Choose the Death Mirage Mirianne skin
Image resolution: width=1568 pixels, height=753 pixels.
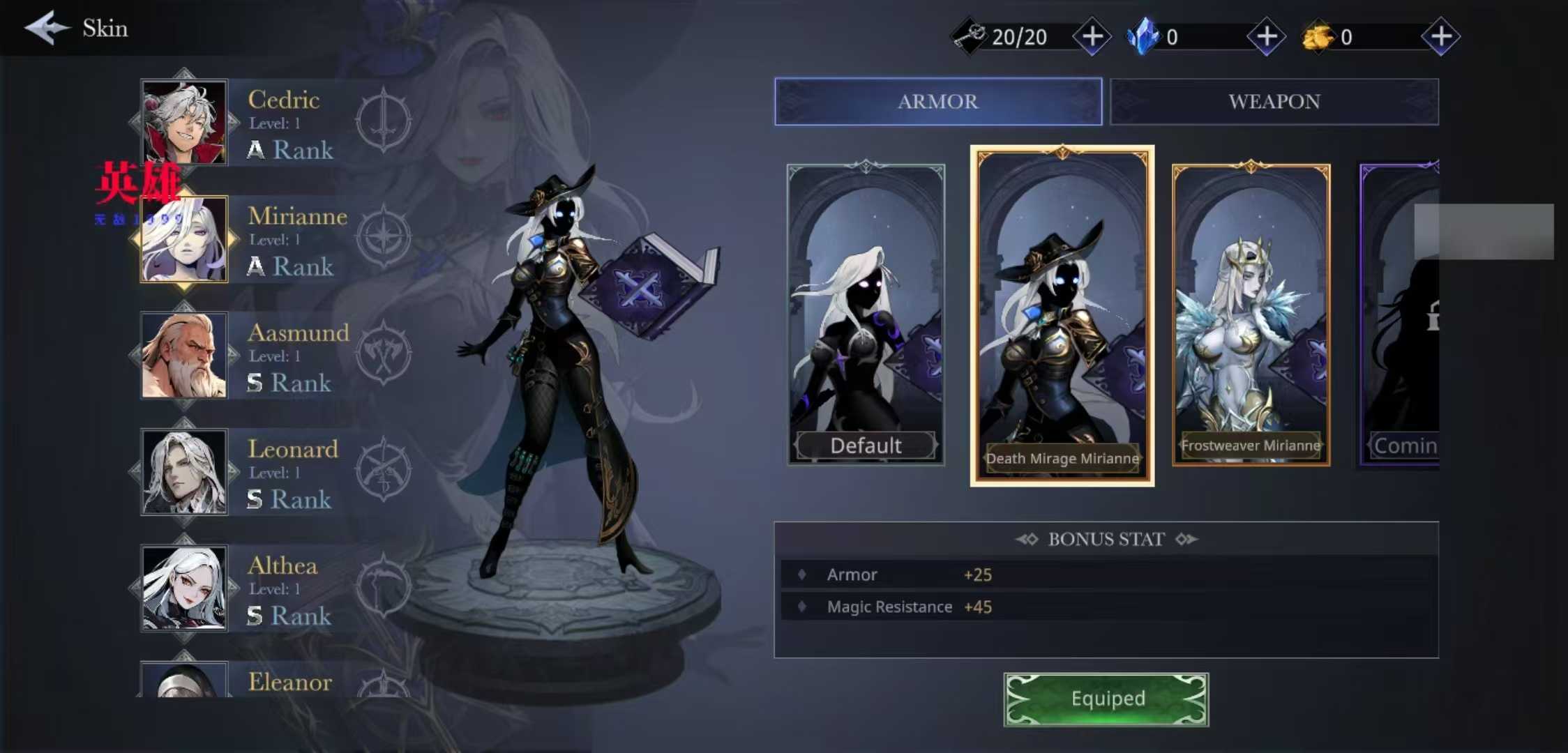pyautogui.click(x=1062, y=315)
